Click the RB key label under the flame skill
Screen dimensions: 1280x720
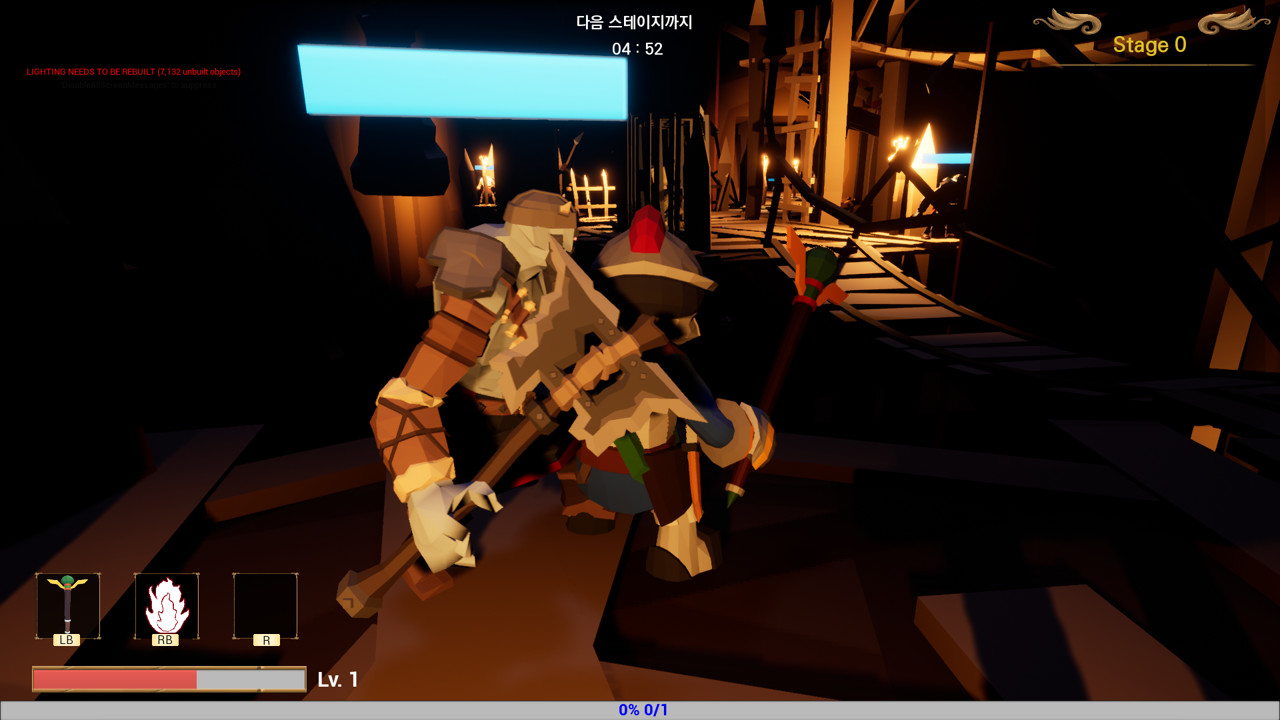(165, 640)
